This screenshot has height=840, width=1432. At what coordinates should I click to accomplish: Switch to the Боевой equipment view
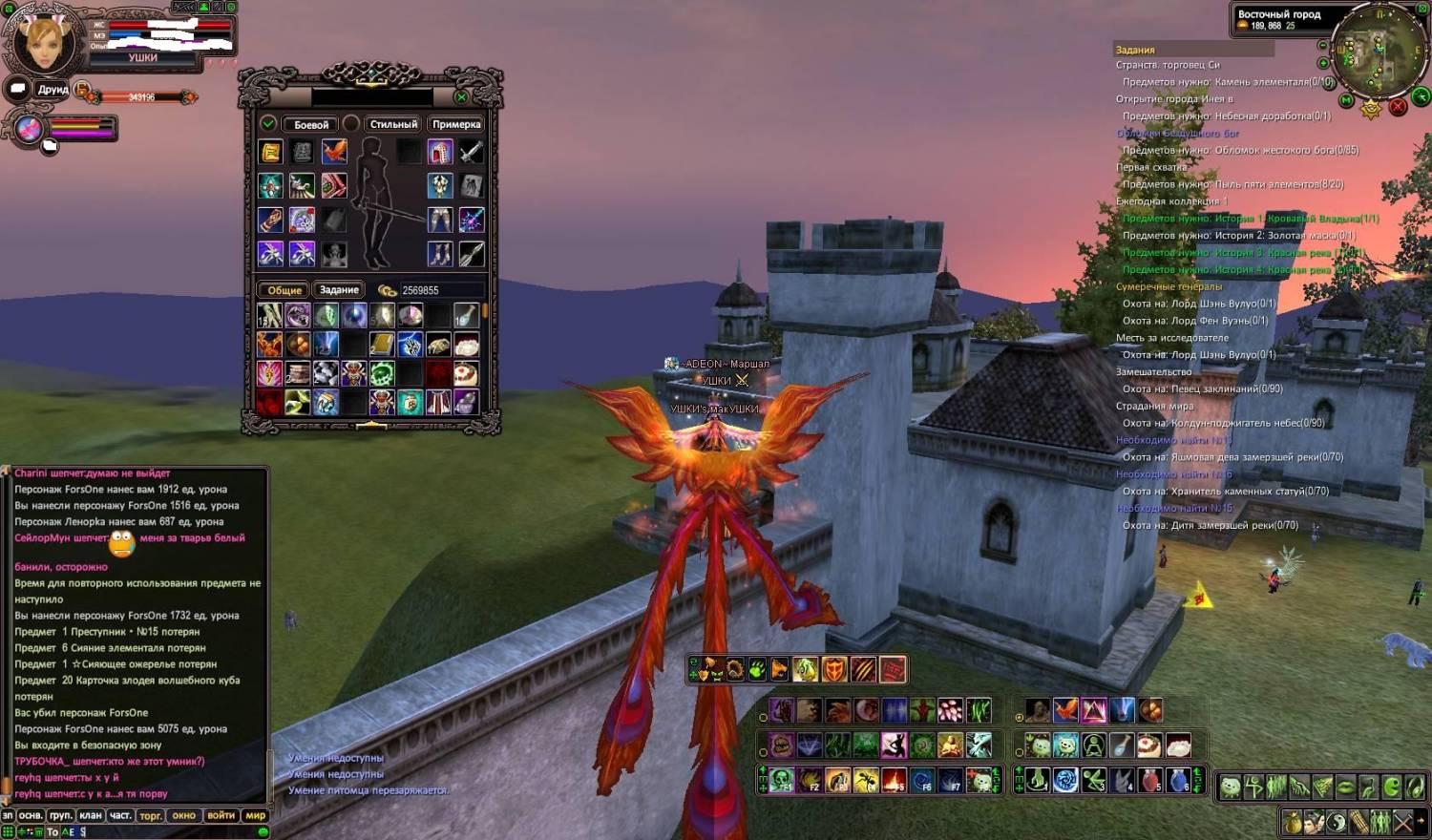click(311, 124)
